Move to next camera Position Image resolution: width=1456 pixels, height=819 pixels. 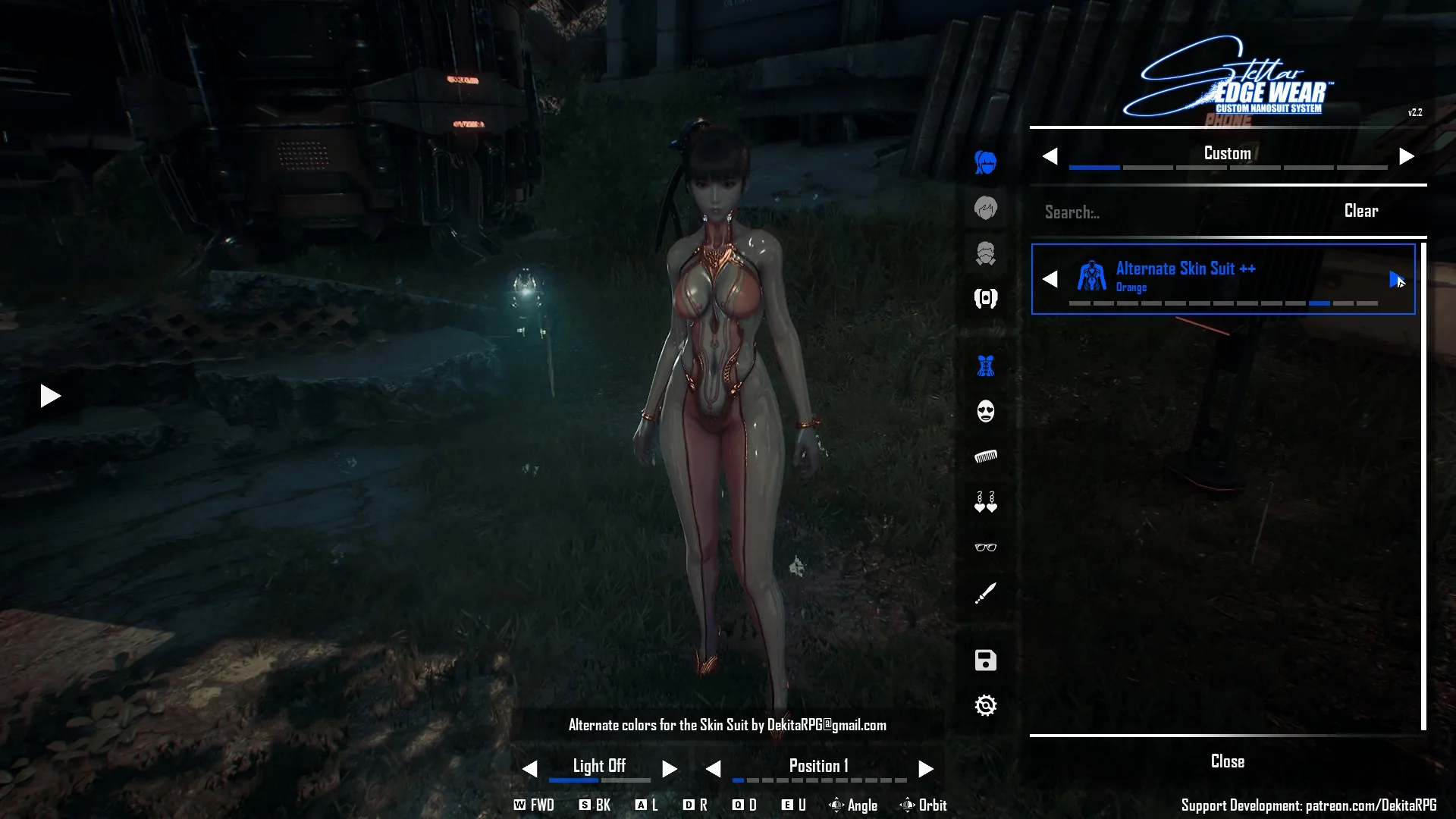[x=925, y=769]
